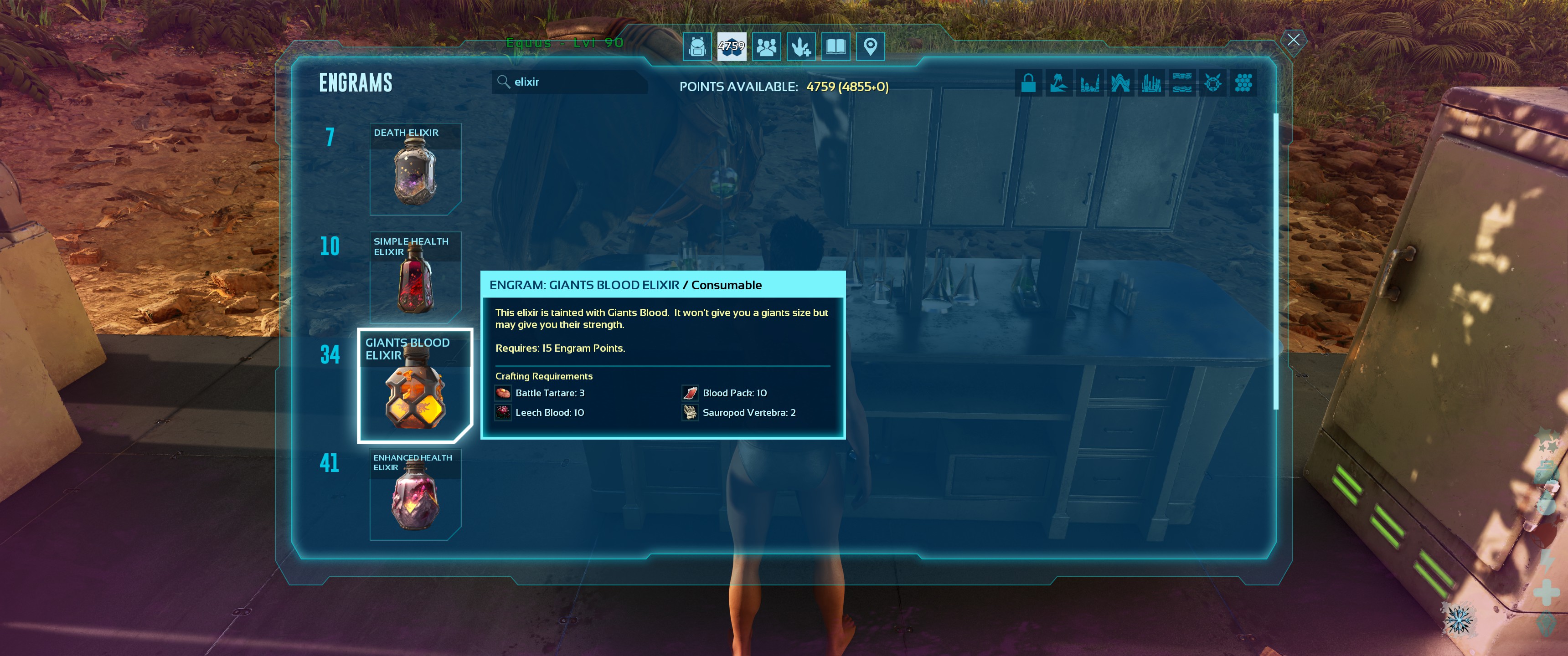The height and width of the screenshot is (656, 1568).
Task: Select the Death Elixir engram
Action: pyautogui.click(x=415, y=170)
